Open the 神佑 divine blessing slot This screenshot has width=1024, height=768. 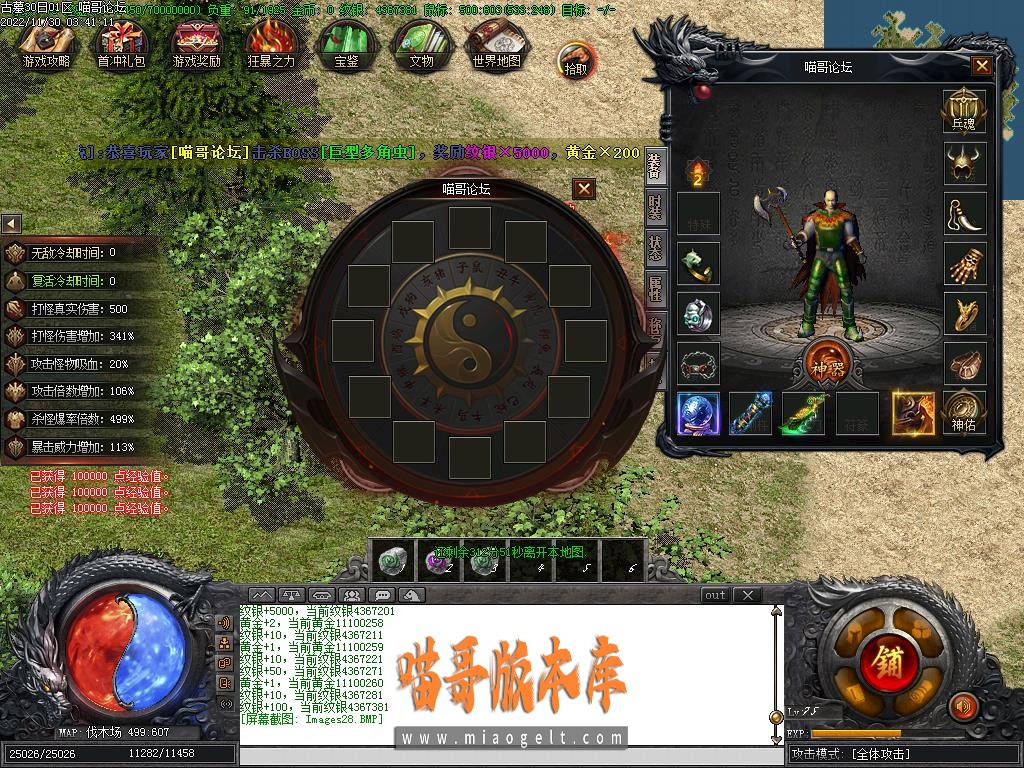(964, 412)
